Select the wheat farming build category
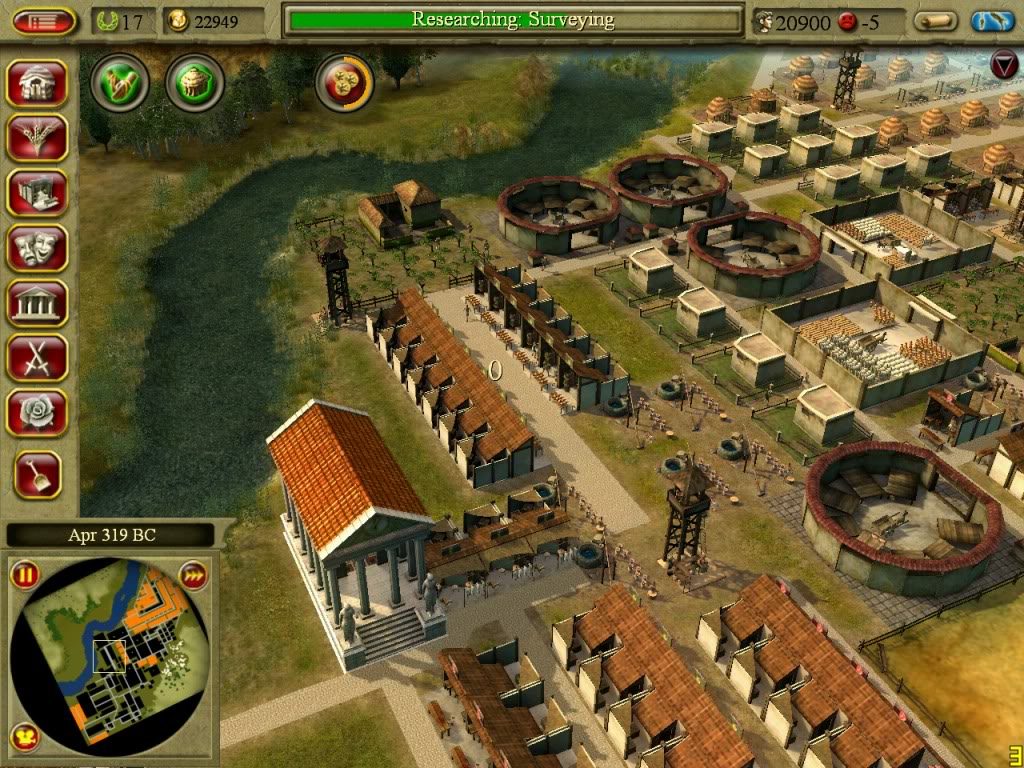Viewport: 1024px width, 768px height. [x=37, y=137]
